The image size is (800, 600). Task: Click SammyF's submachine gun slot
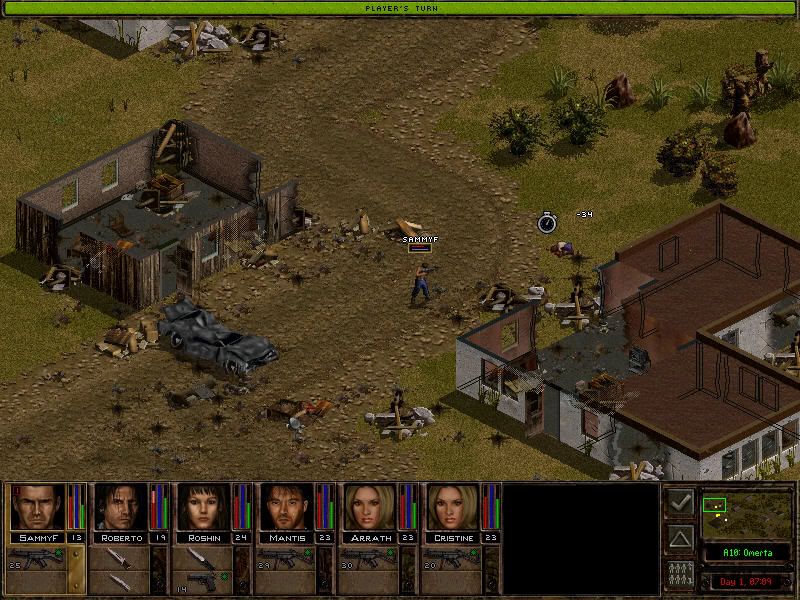(x=37, y=558)
